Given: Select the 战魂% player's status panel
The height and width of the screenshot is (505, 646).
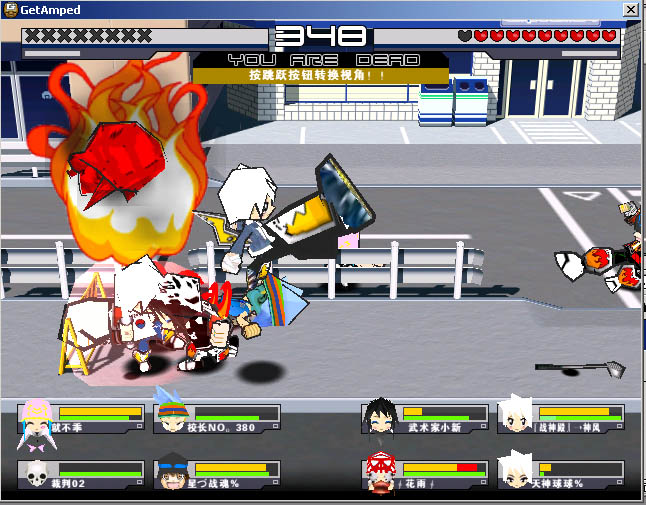Looking at the screenshot, I should pos(217,474).
